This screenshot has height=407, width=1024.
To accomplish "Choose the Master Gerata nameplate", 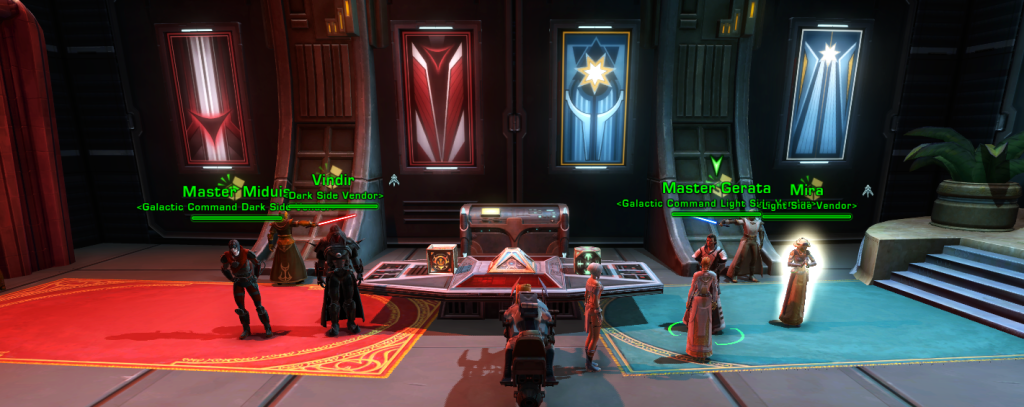I will [716, 188].
